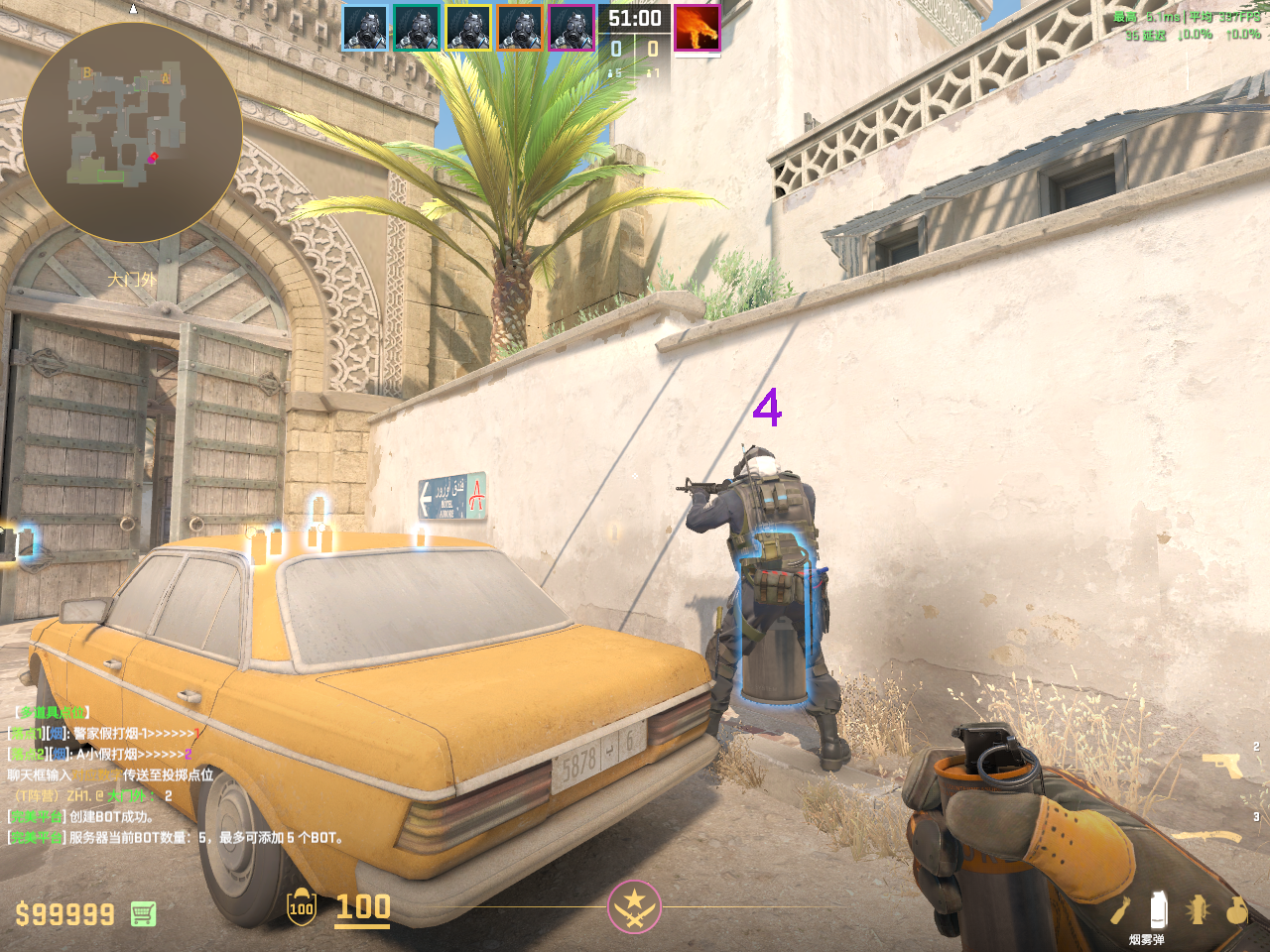Choose the smoke grenade icon
The height and width of the screenshot is (952, 1270).
coord(1157,908)
